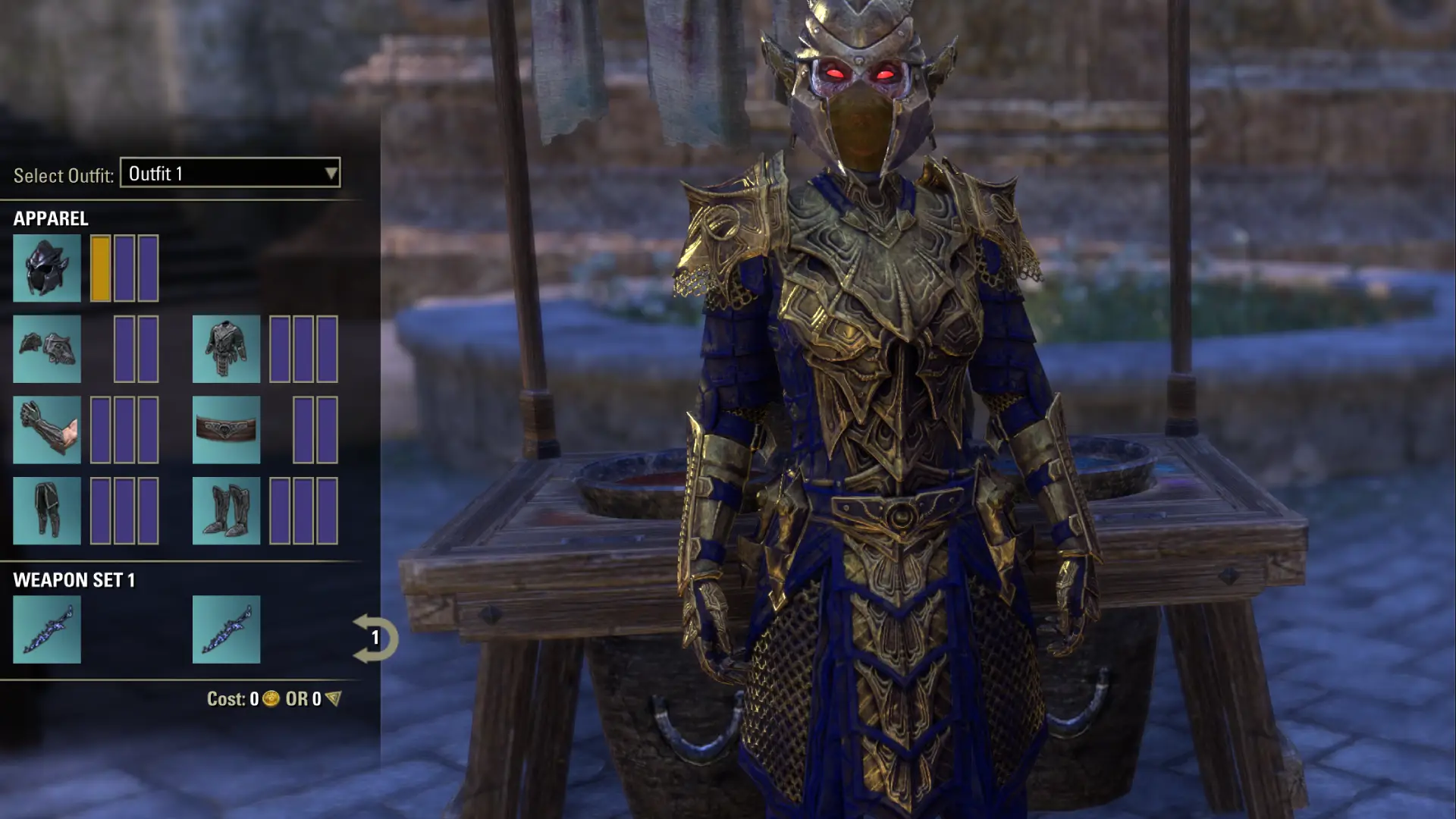Open the Outfit 1 selection dropdown
The height and width of the screenshot is (819, 1456).
(227, 174)
